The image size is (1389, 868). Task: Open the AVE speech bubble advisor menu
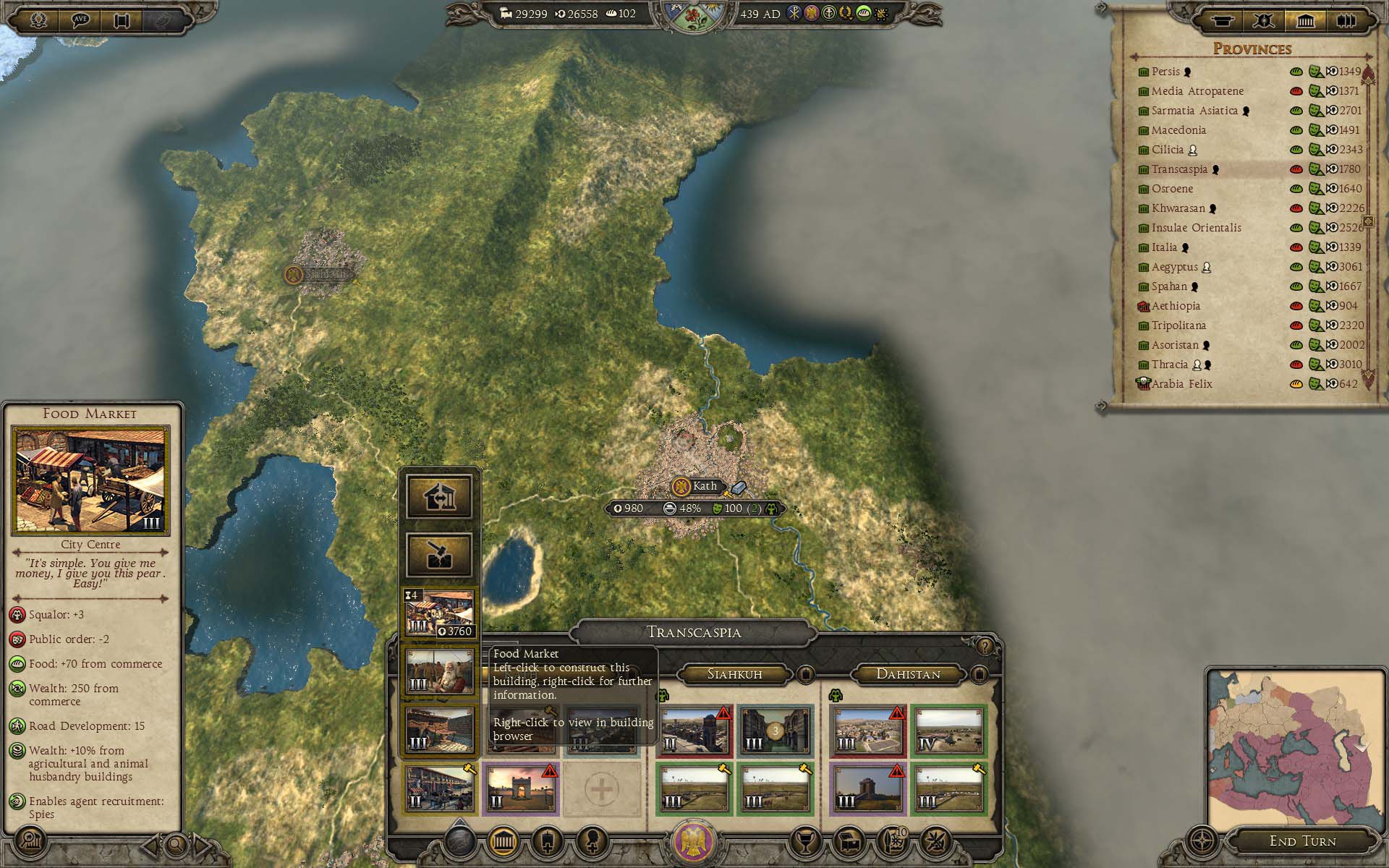tap(80, 20)
